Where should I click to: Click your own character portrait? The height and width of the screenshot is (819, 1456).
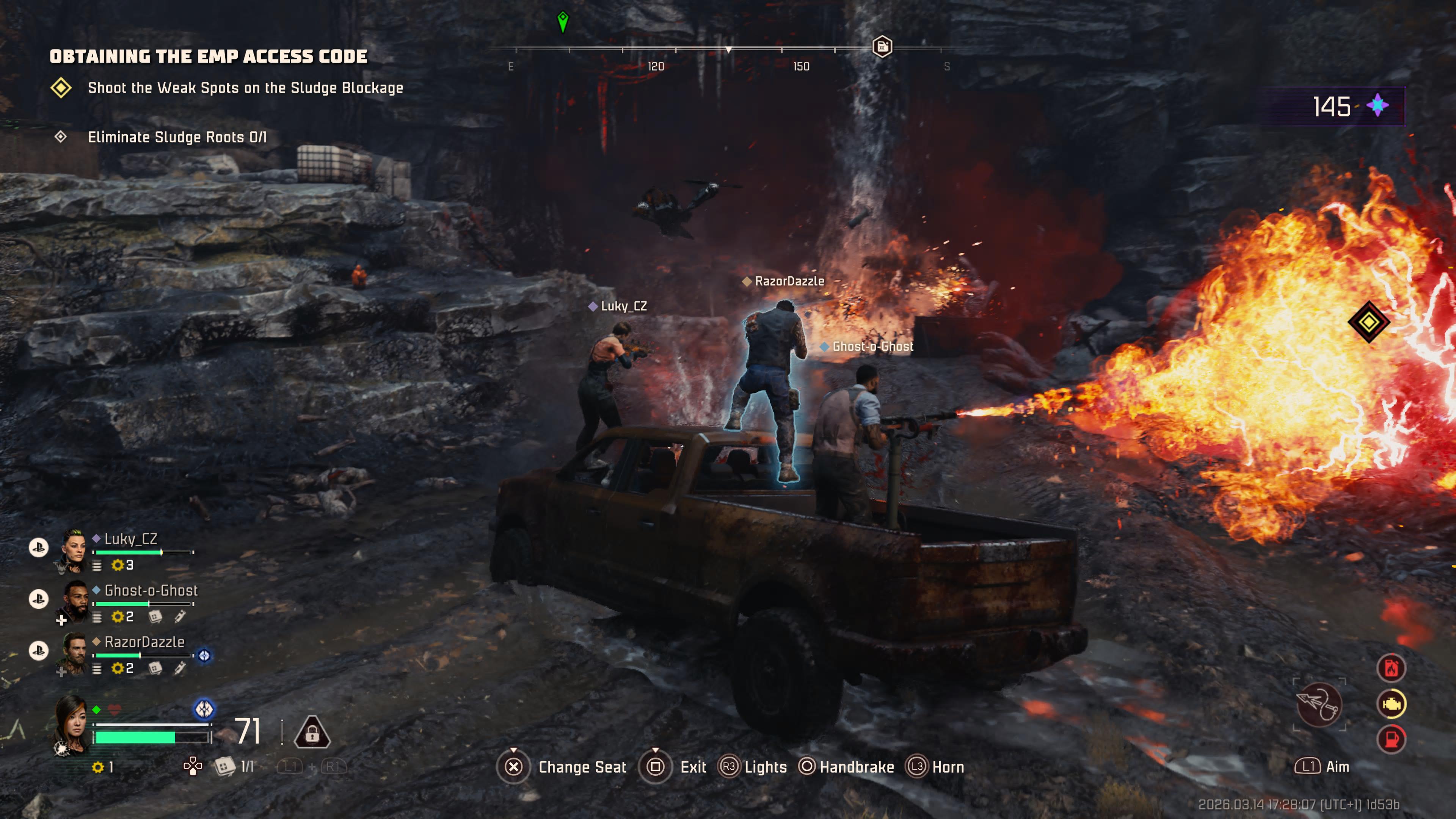click(x=72, y=725)
